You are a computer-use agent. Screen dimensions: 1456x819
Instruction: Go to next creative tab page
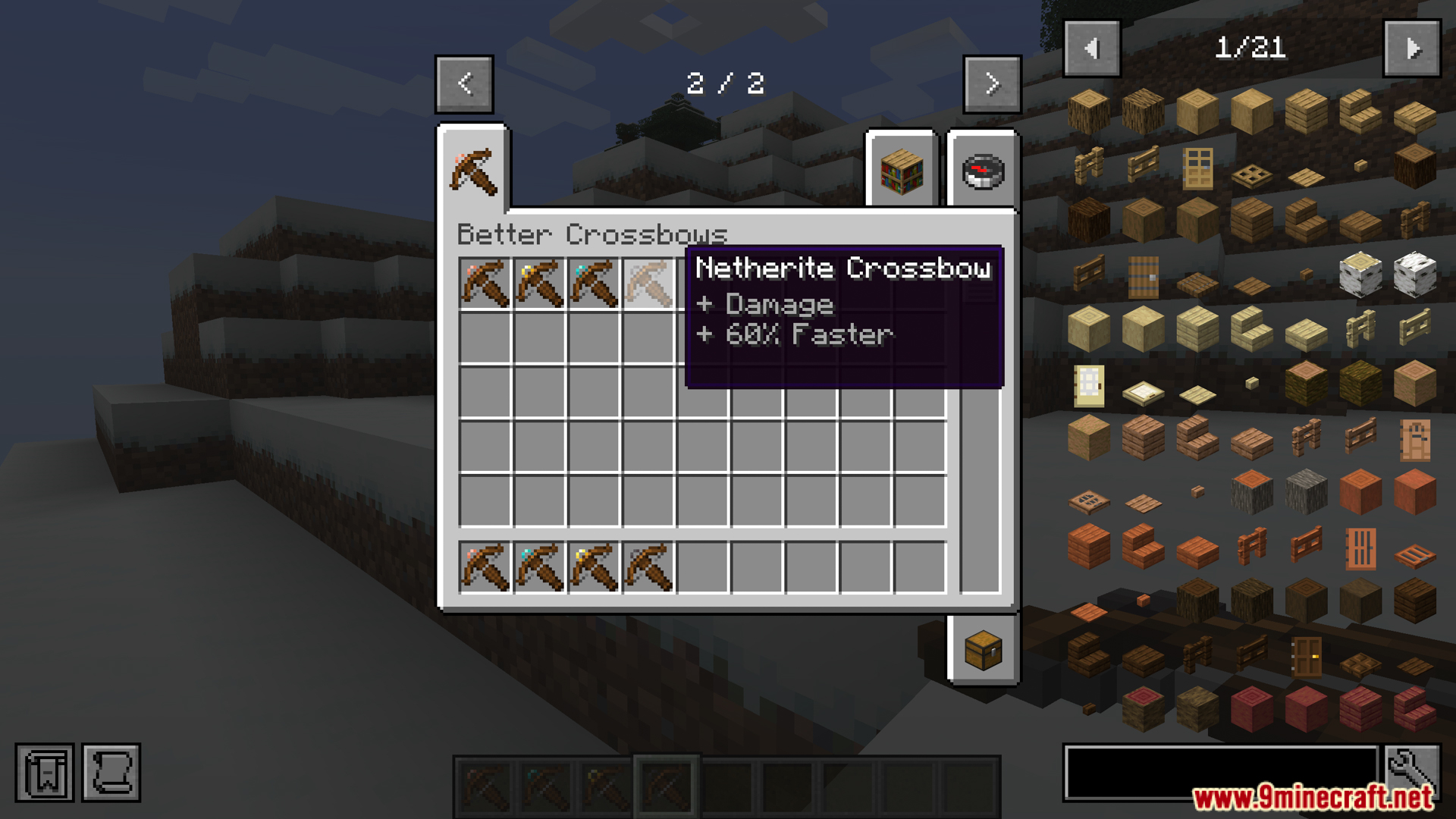point(992,83)
